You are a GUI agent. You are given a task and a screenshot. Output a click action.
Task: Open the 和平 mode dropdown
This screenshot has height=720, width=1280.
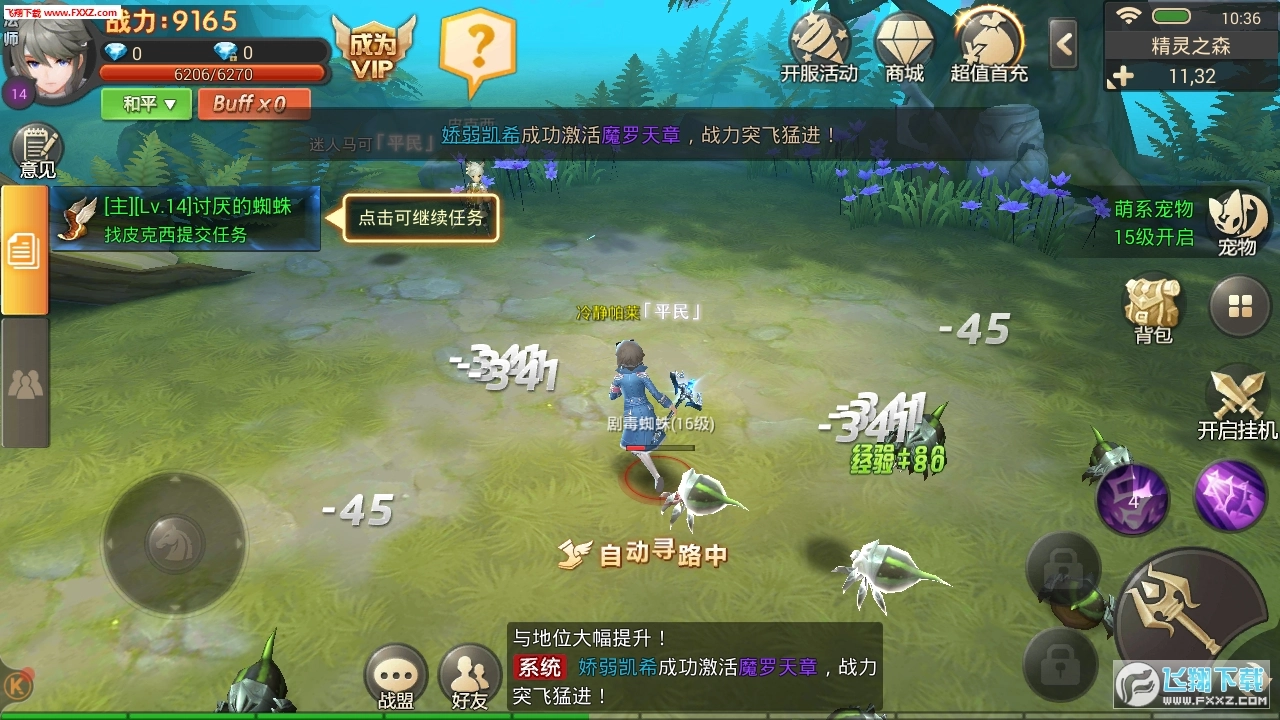pyautogui.click(x=144, y=104)
